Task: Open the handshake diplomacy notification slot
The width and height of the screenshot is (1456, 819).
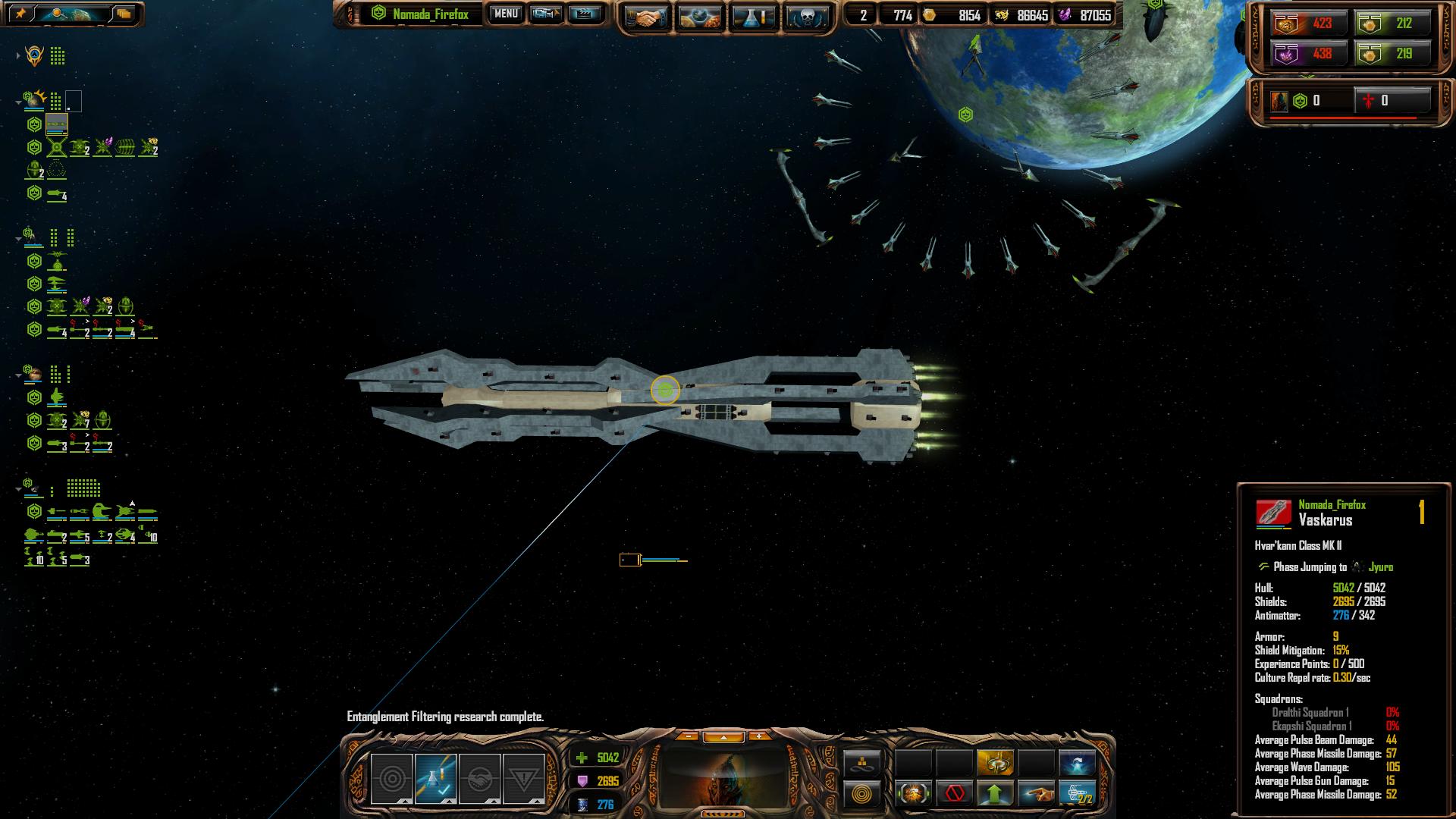Action: coord(479,779)
